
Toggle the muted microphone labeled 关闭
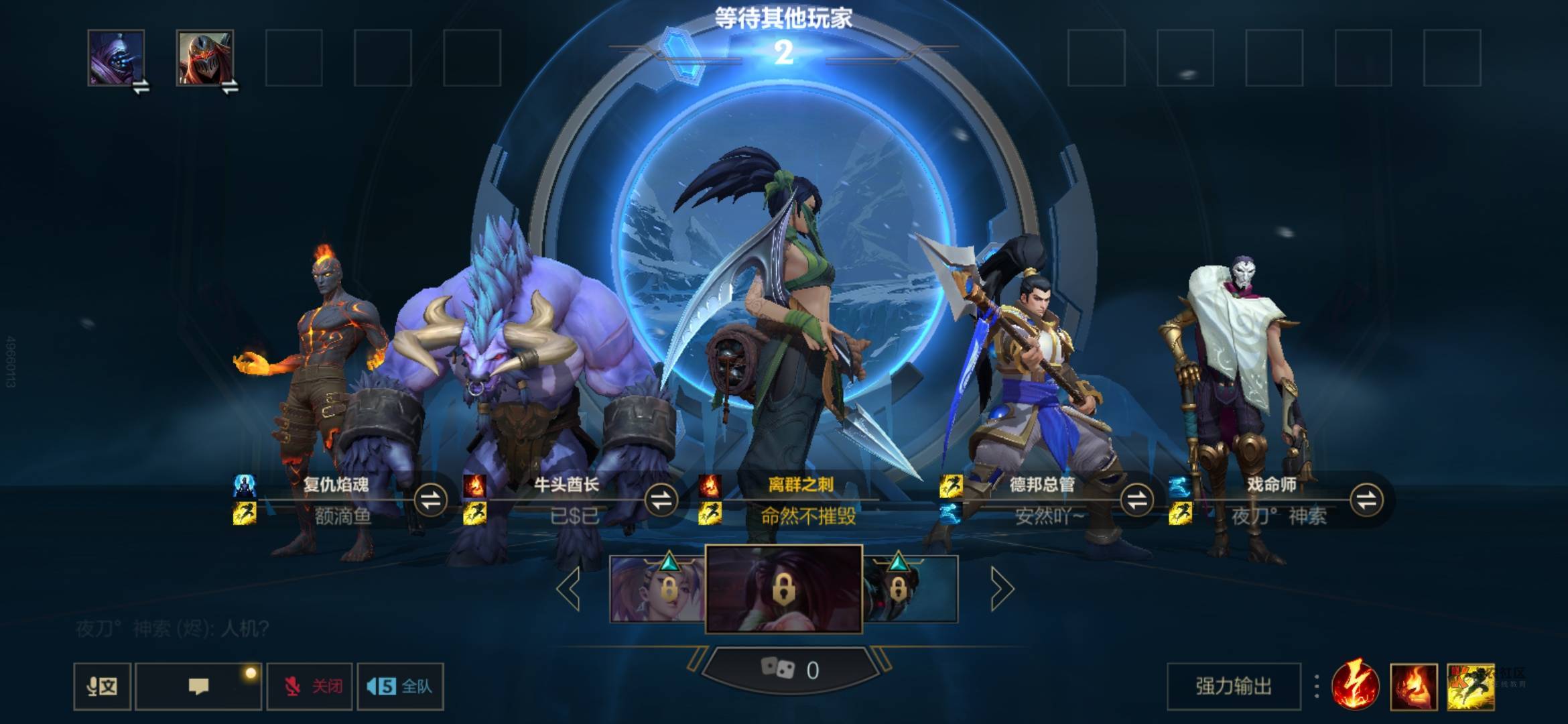[x=310, y=686]
